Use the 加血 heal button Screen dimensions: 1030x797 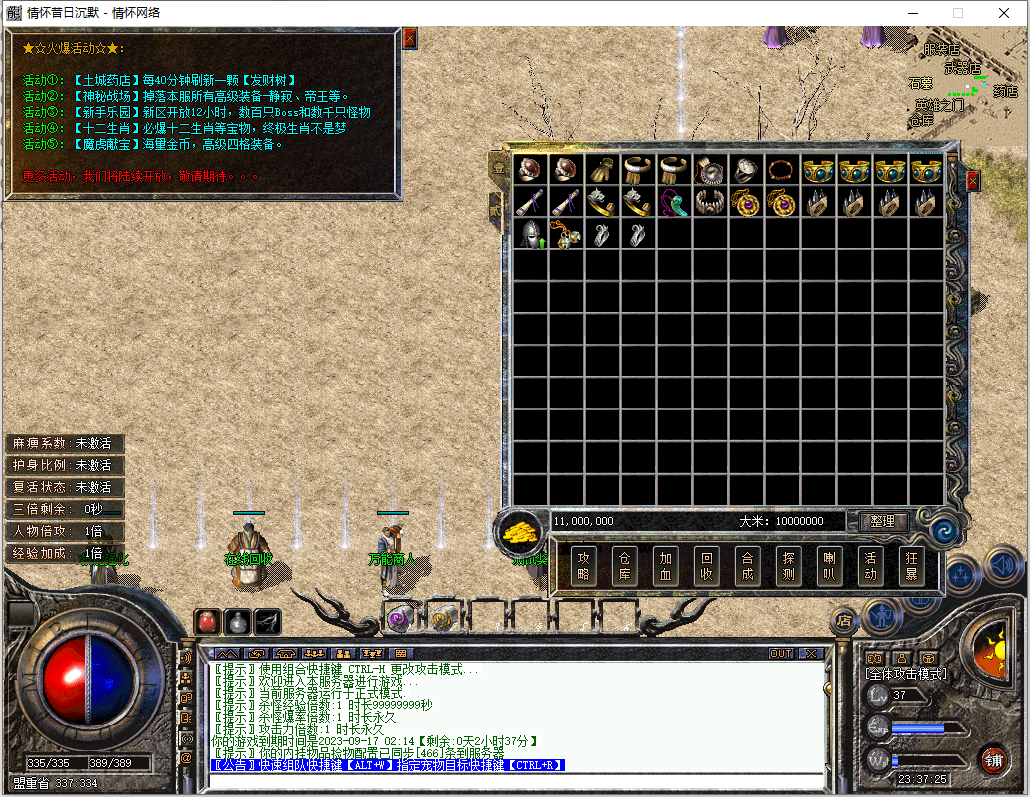coord(666,566)
